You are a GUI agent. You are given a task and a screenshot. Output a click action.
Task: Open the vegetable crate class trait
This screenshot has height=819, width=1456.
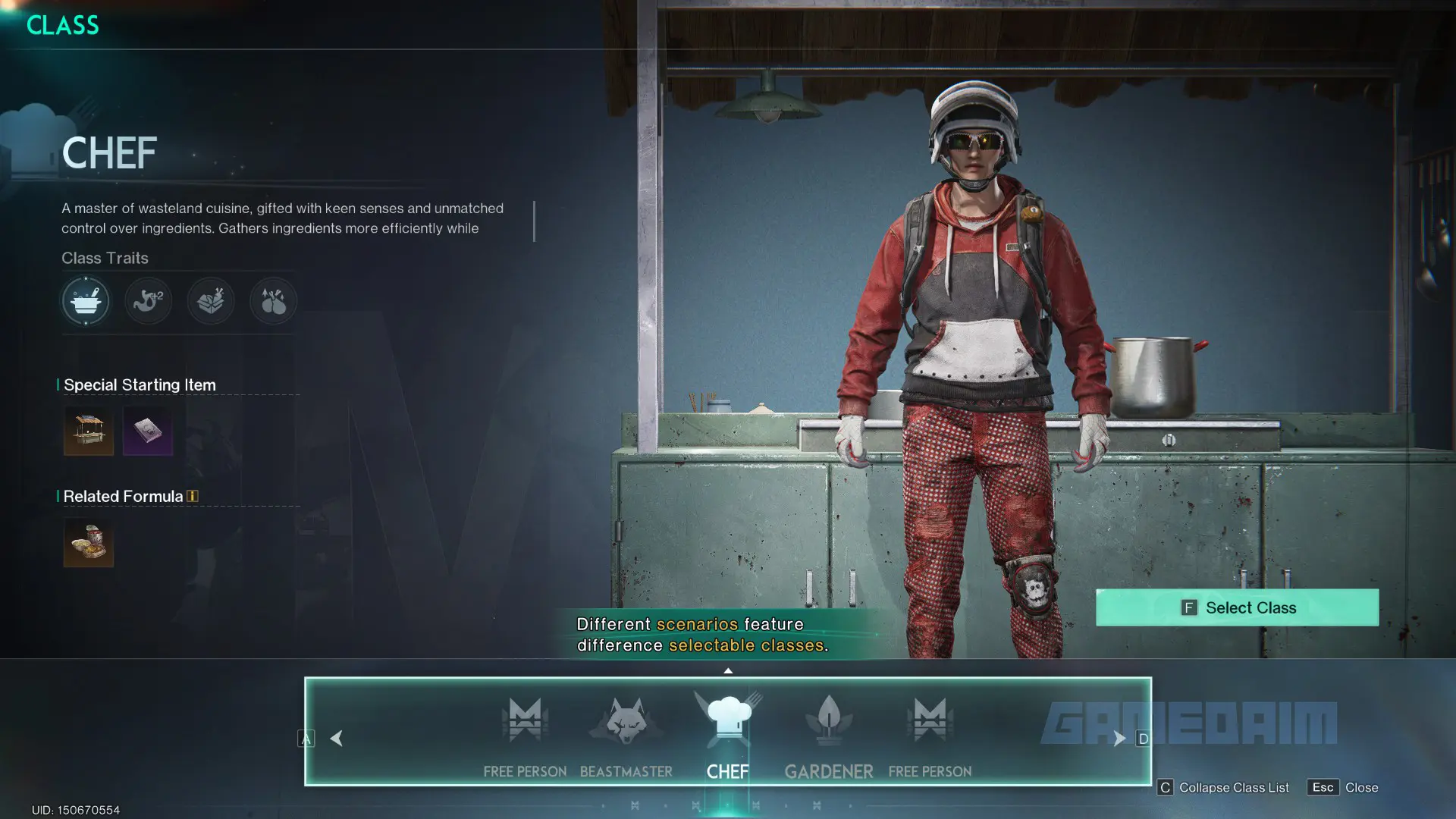[x=211, y=301]
